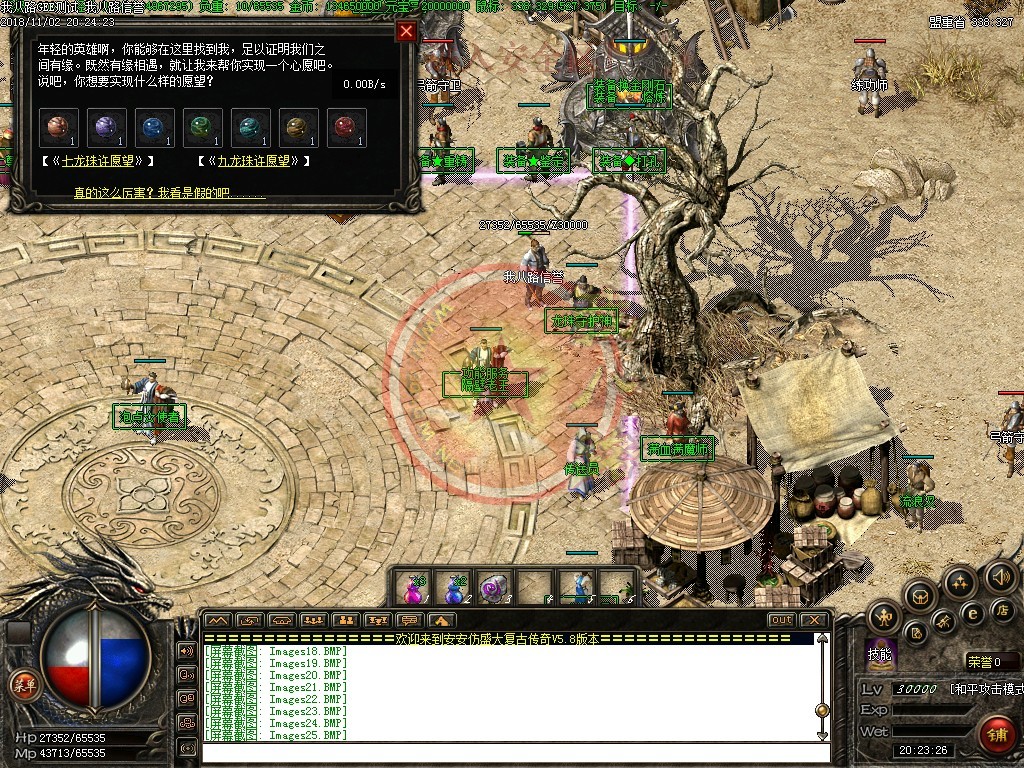This screenshot has width=1024, height=768.
Task: Open the character panel with the warrior icon
Action: (884, 615)
